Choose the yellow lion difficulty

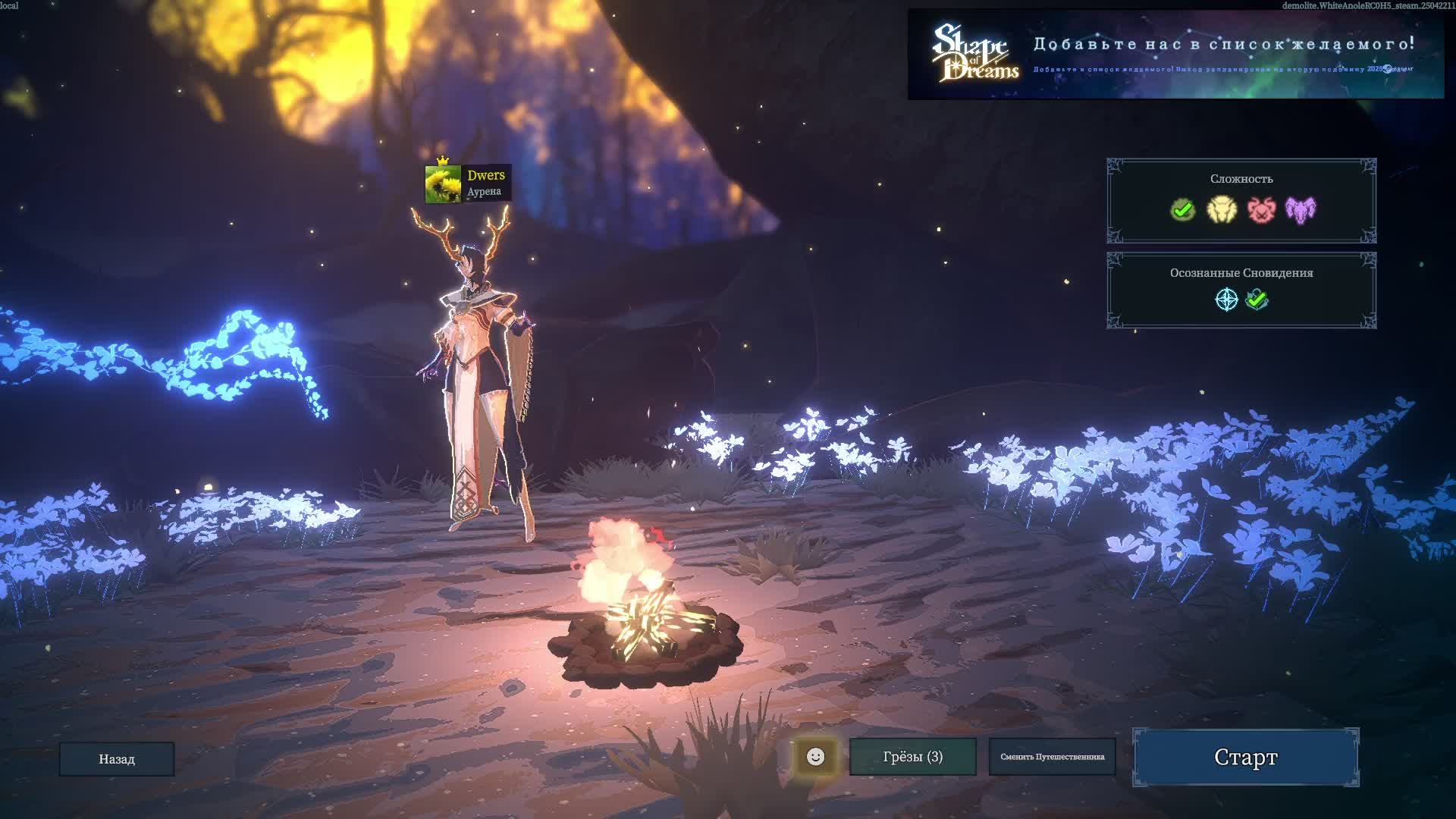coord(1222,209)
